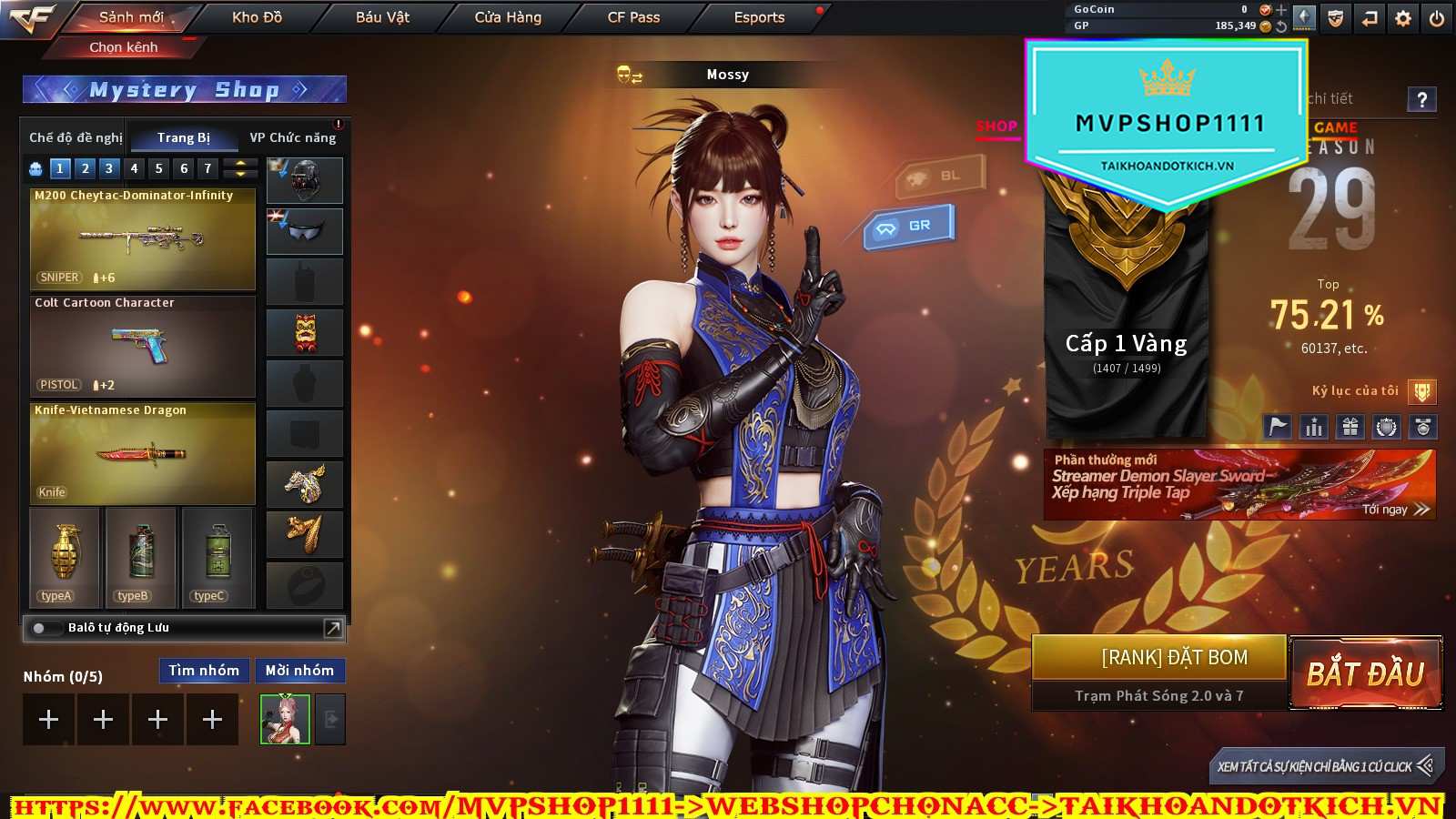Image resolution: width=1456 pixels, height=819 pixels.
Task: Open the Cửa Hàng shop menu
Action: click(508, 17)
